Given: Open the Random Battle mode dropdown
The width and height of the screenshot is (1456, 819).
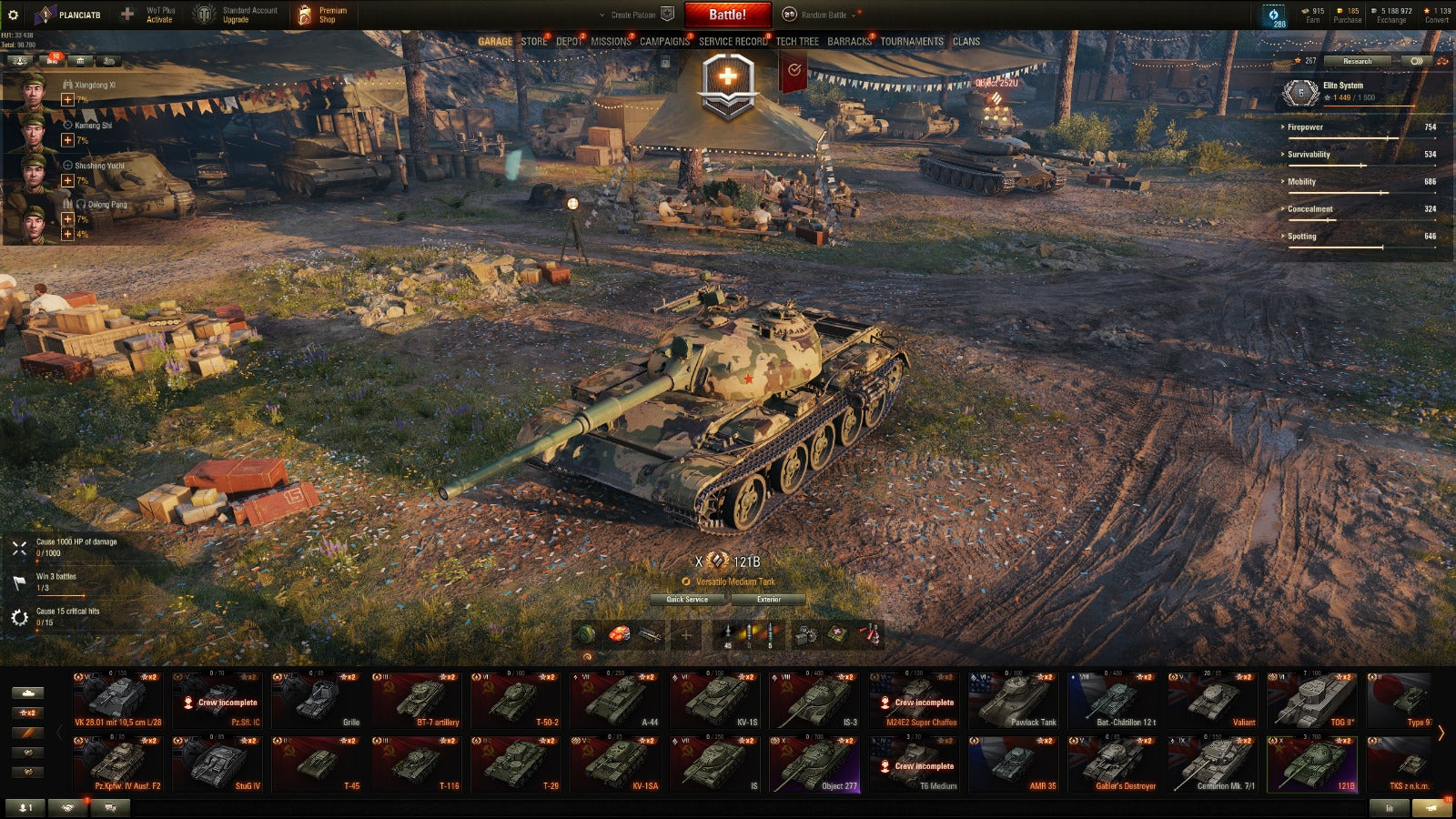Looking at the screenshot, I should [824, 15].
